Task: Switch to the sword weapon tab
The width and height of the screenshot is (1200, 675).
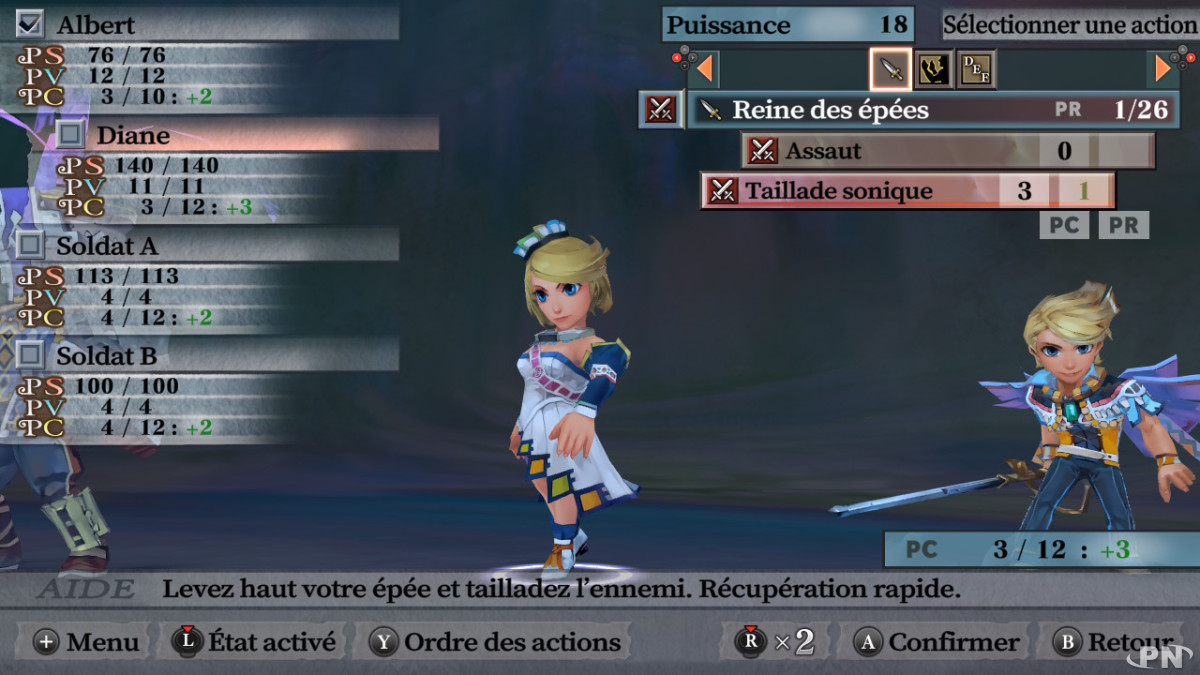Action: (890, 68)
